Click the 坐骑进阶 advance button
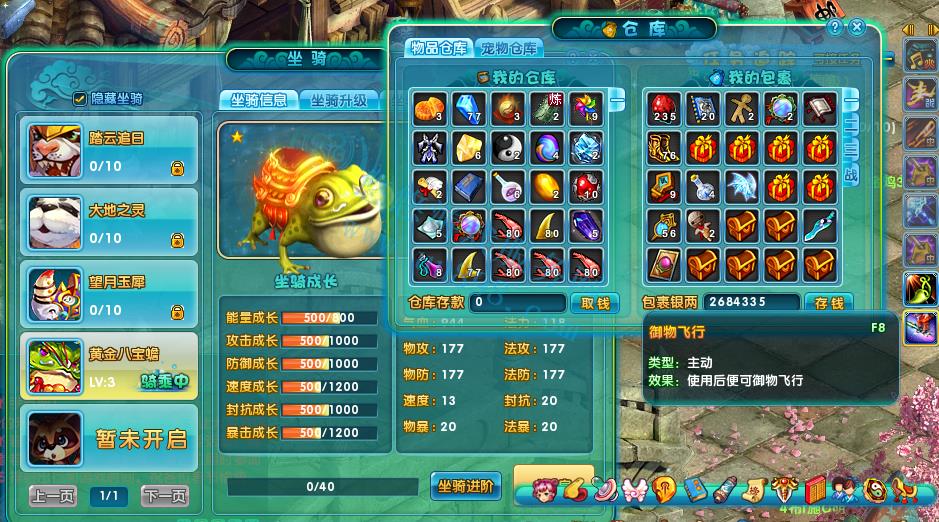 point(465,486)
